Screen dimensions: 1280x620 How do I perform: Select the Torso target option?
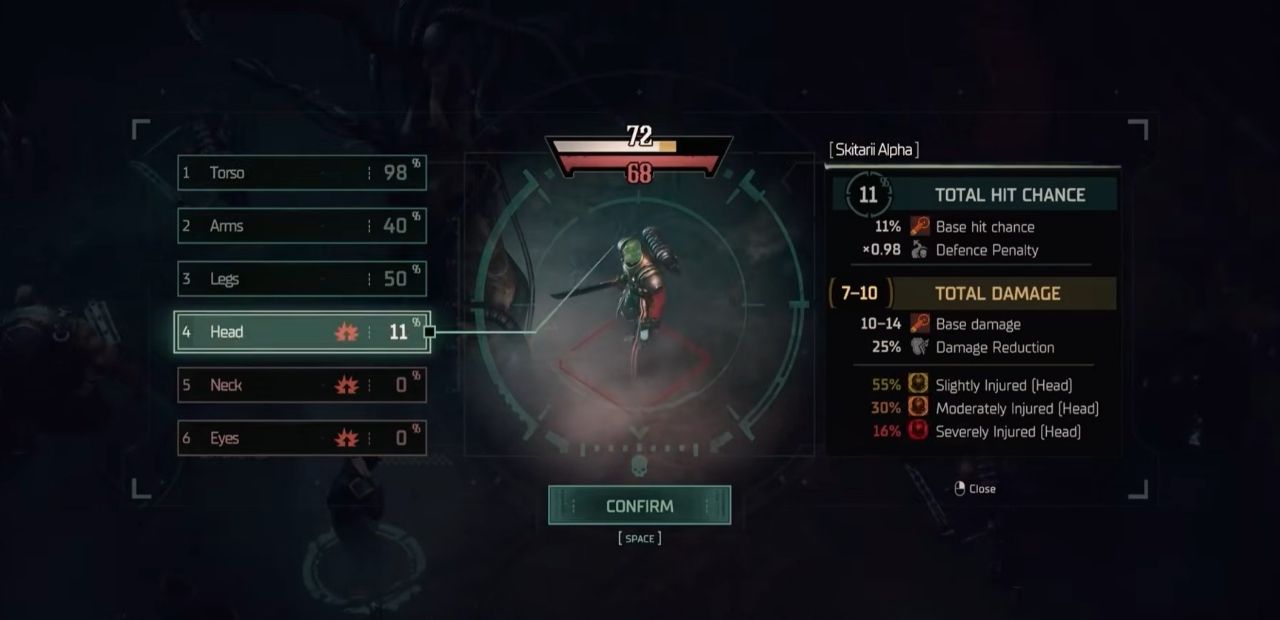tap(302, 173)
